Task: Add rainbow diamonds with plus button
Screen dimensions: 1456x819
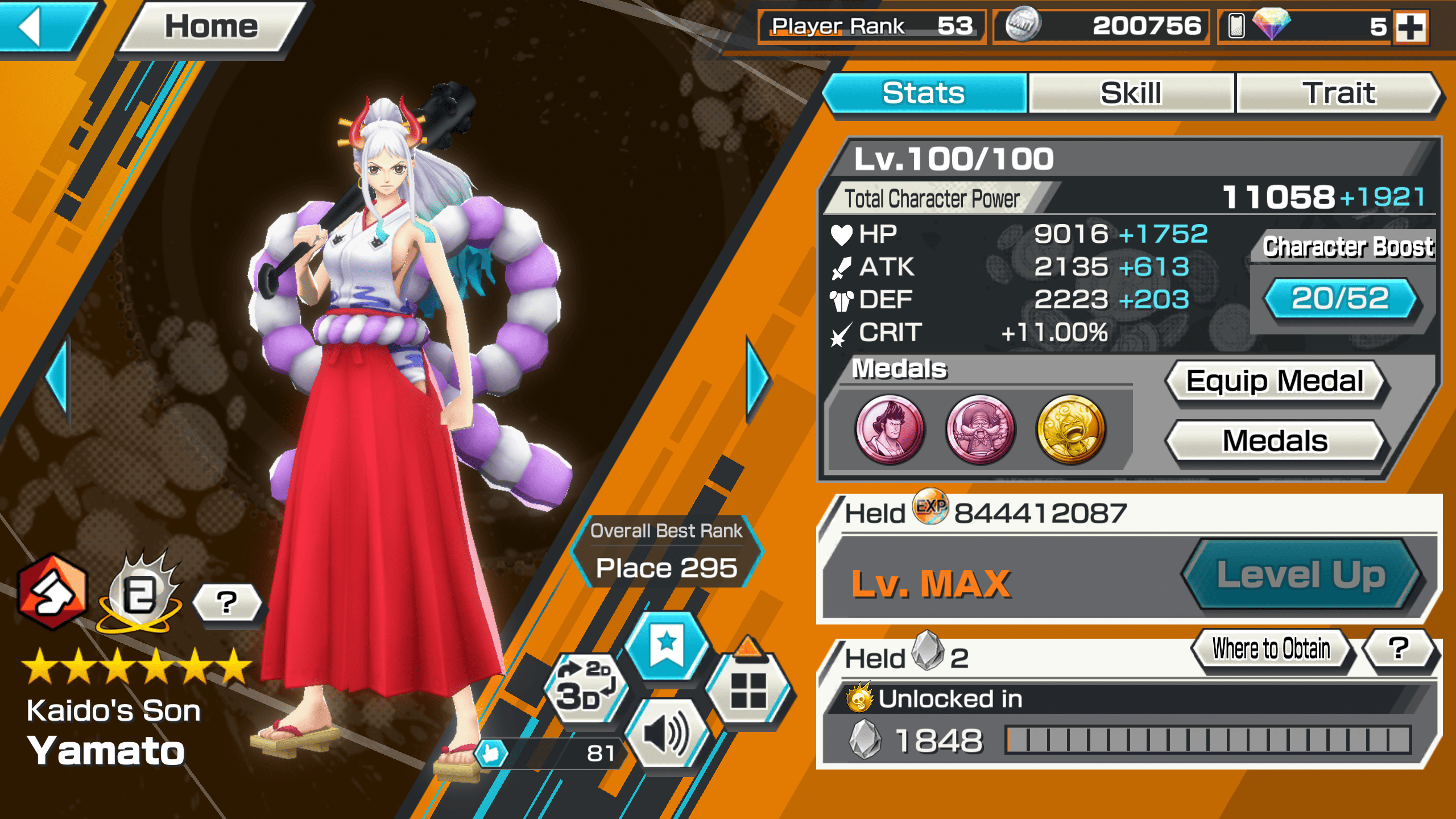Action: tap(1411, 27)
